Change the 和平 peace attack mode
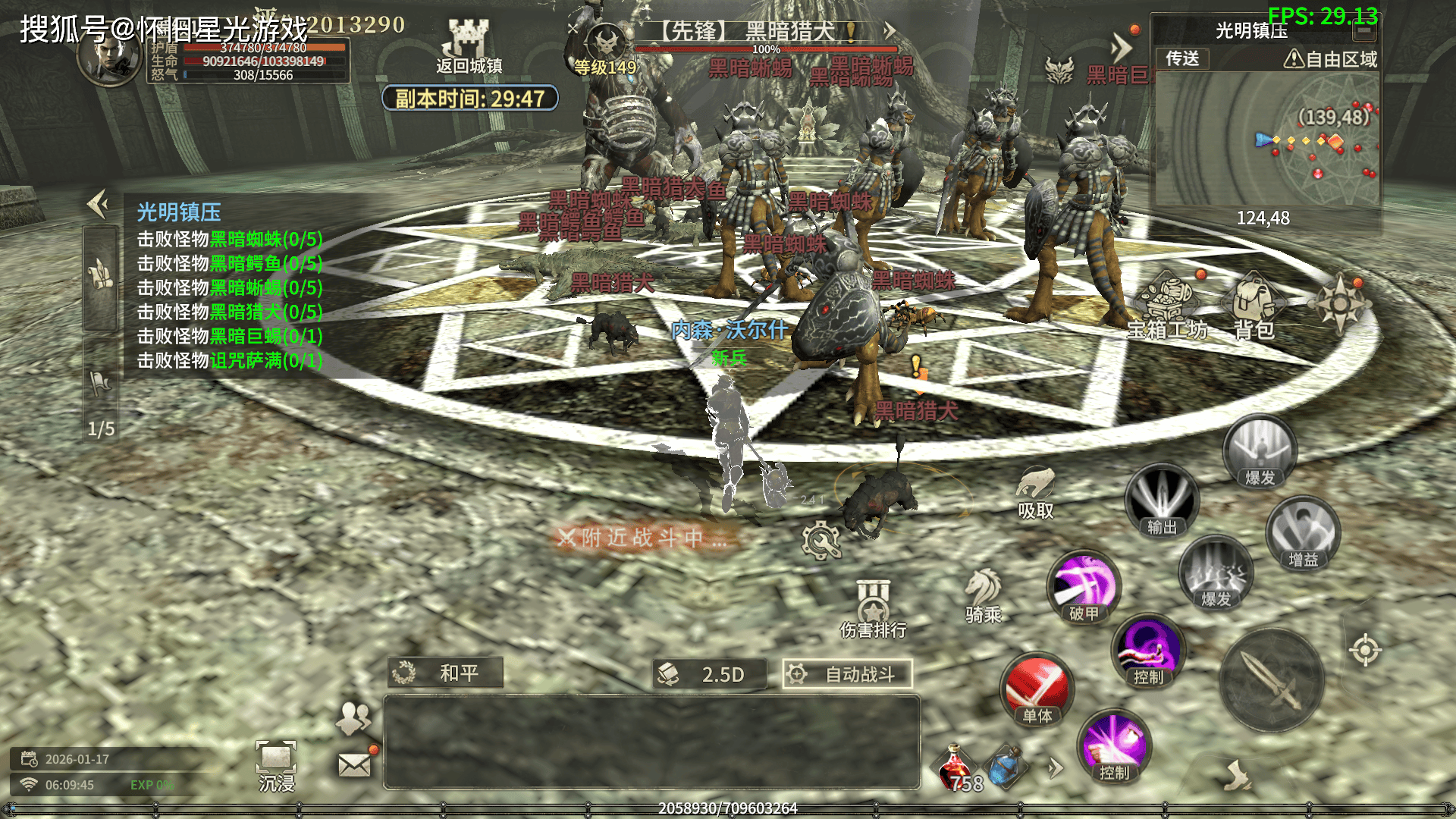 [445, 673]
